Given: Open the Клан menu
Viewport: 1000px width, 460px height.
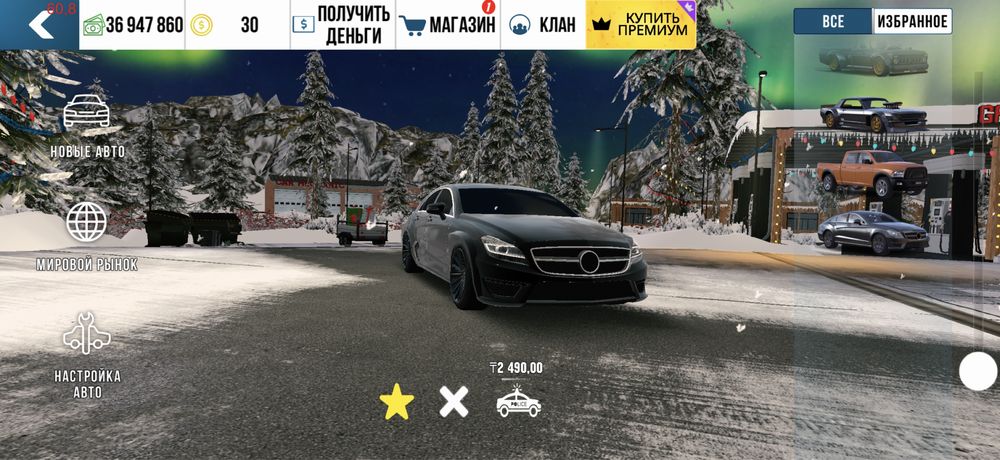Looking at the screenshot, I should click(x=542, y=25).
